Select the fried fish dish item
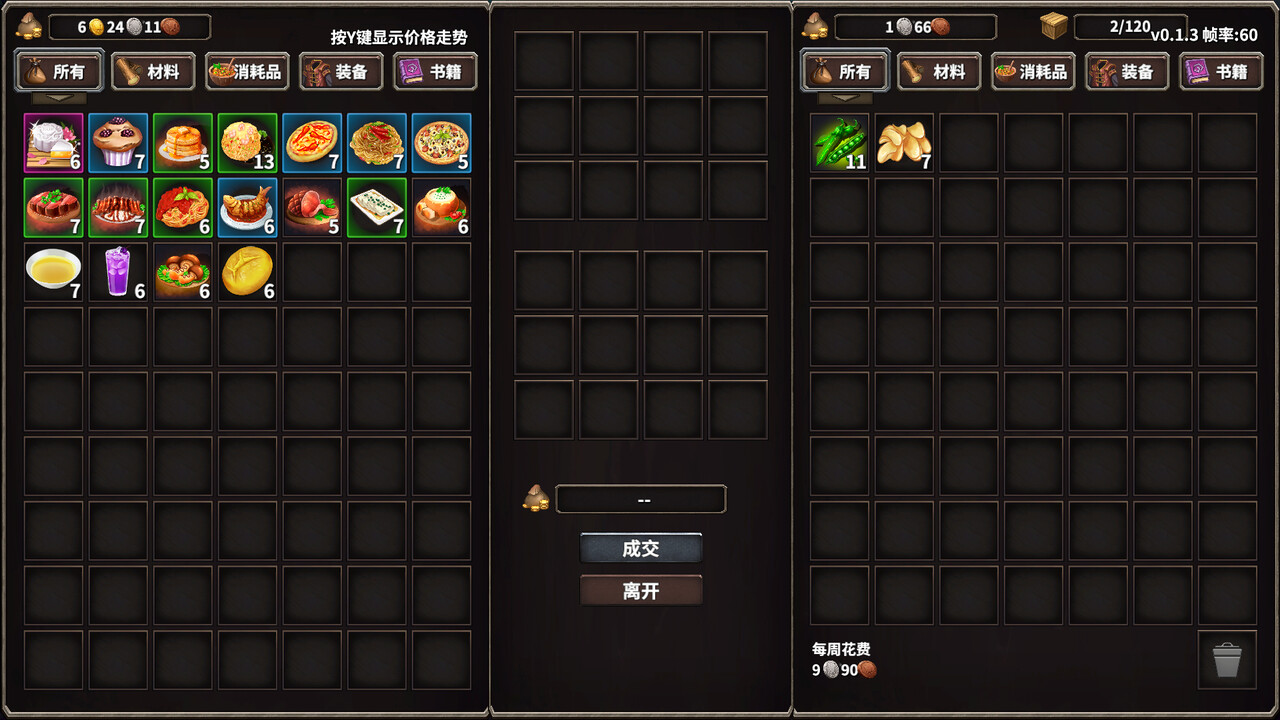1280x720 pixels. pos(247,207)
